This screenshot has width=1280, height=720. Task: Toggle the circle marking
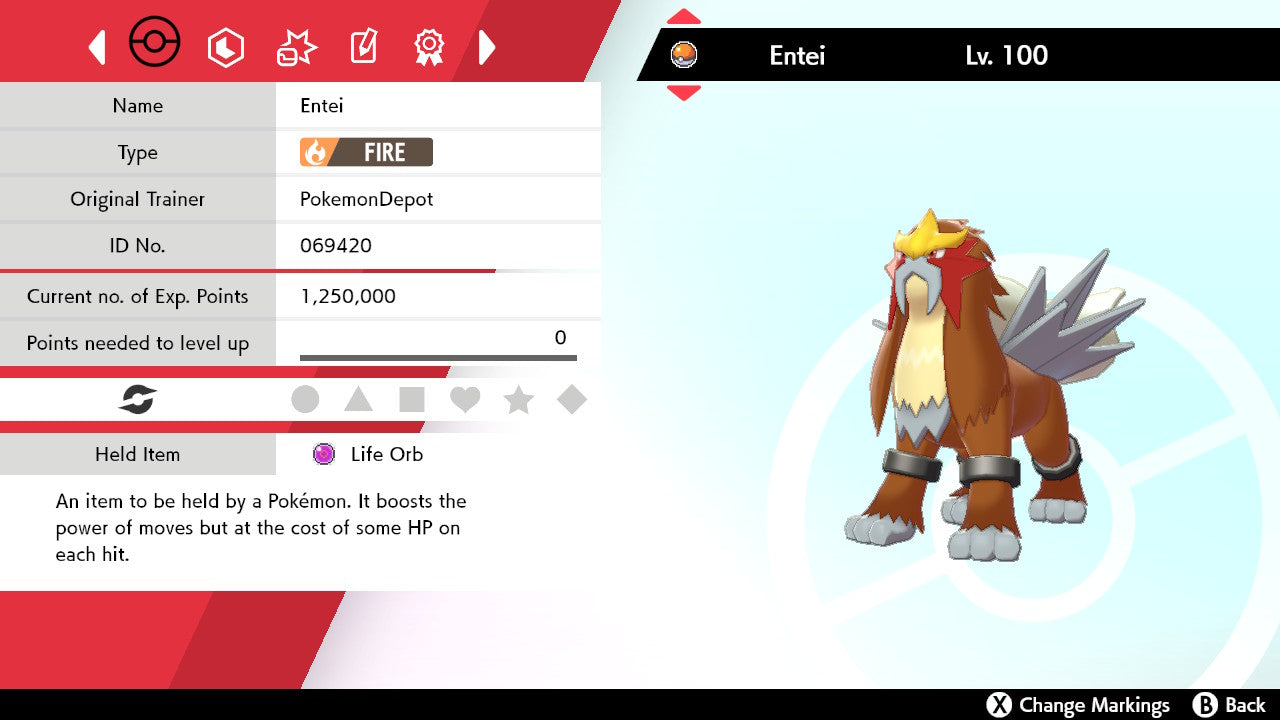click(x=305, y=400)
